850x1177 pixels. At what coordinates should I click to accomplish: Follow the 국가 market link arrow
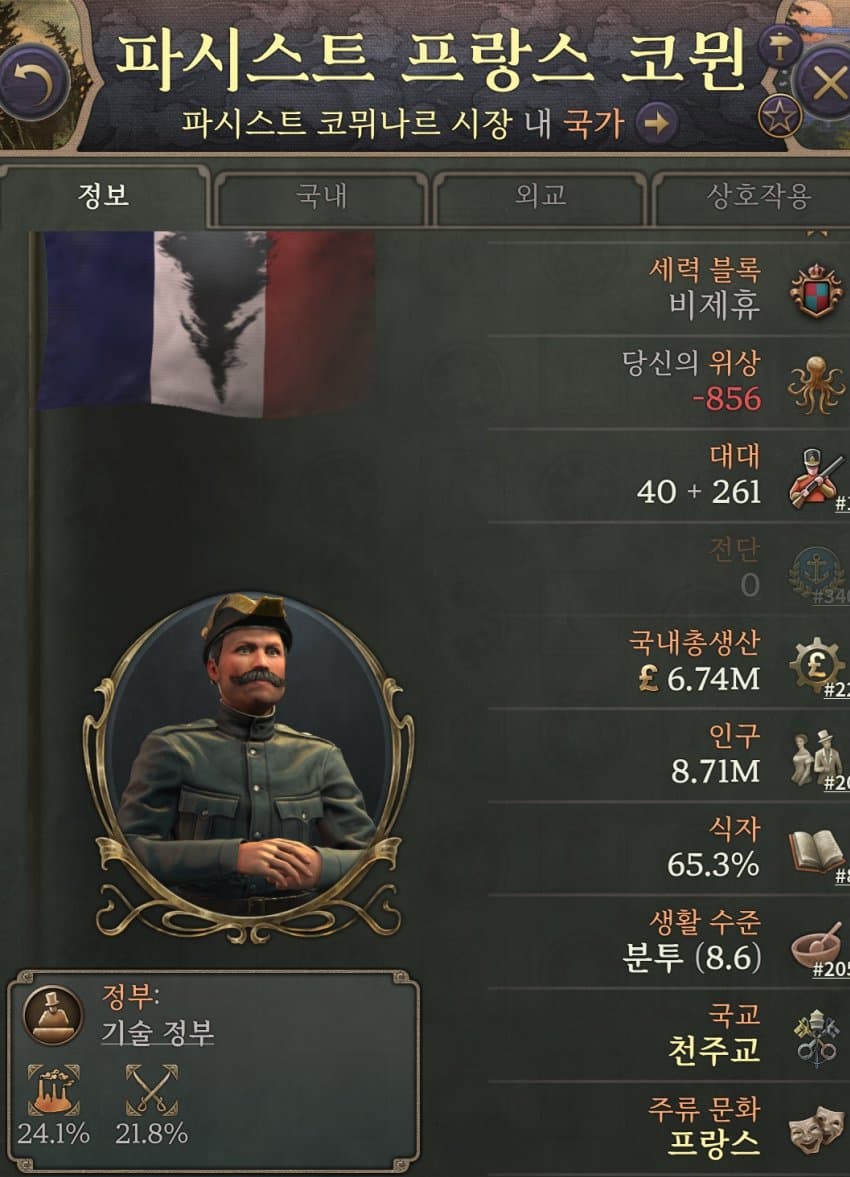click(656, 124)
